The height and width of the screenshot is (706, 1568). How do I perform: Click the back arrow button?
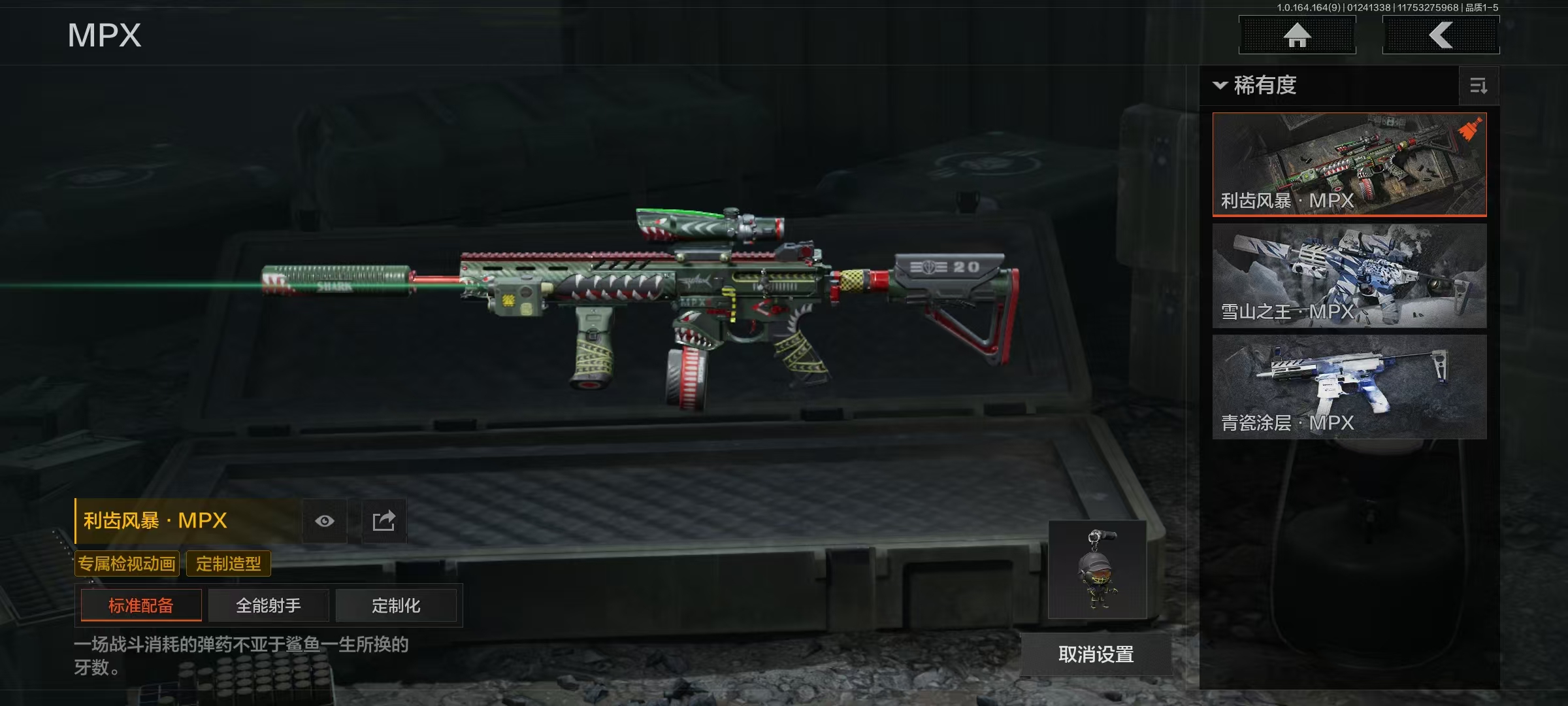pos(1441,35)
